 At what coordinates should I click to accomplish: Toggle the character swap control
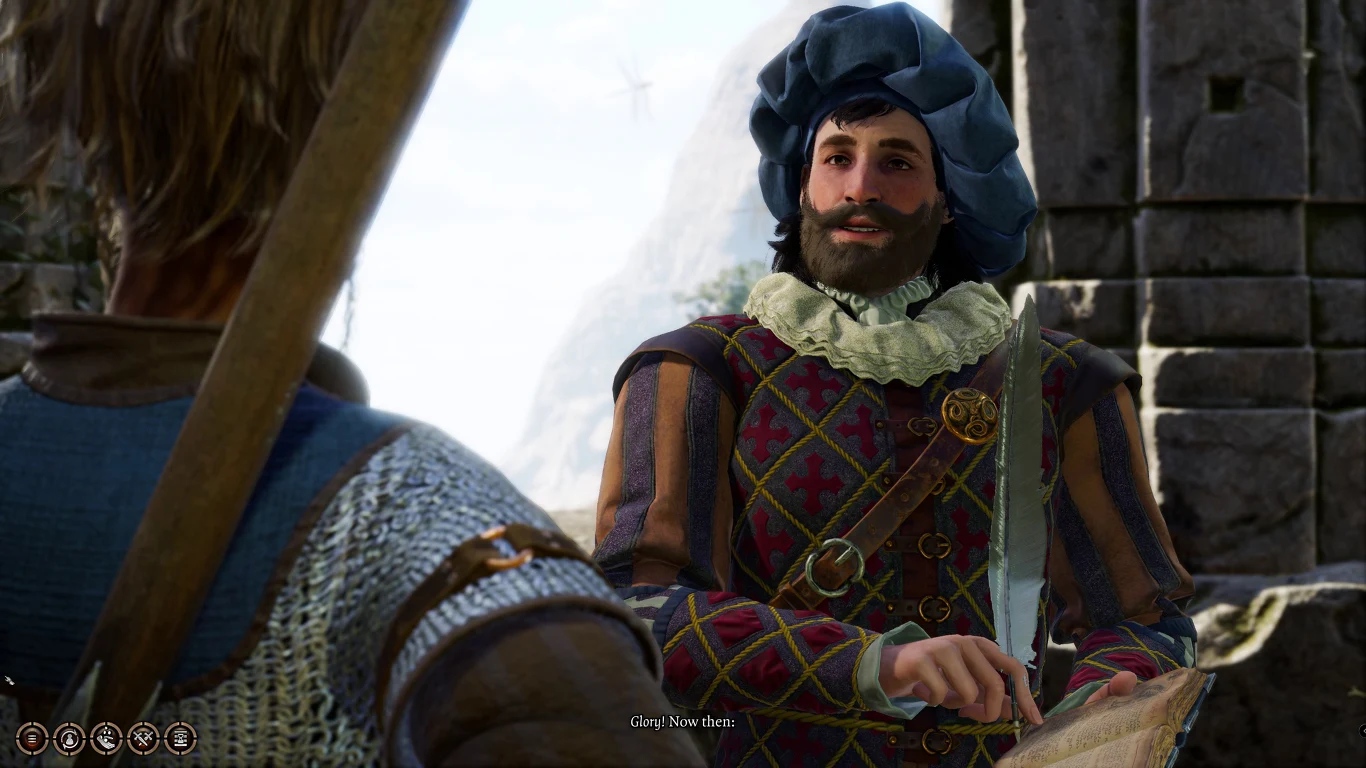pos(68,738)
